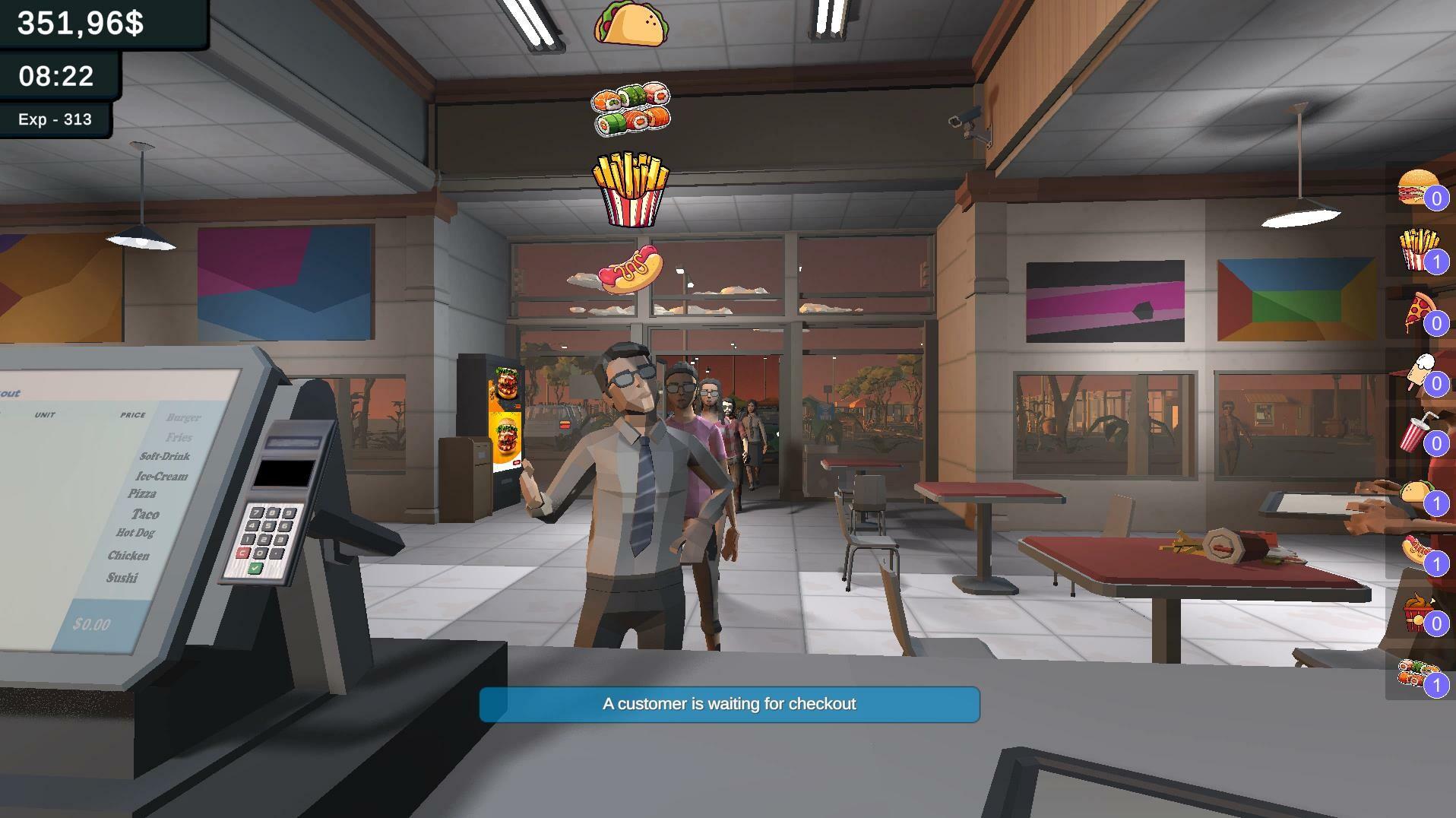The image size is (1456, 818).
Task: Click the taco order icon above the queue
Action: click(631, 25)
